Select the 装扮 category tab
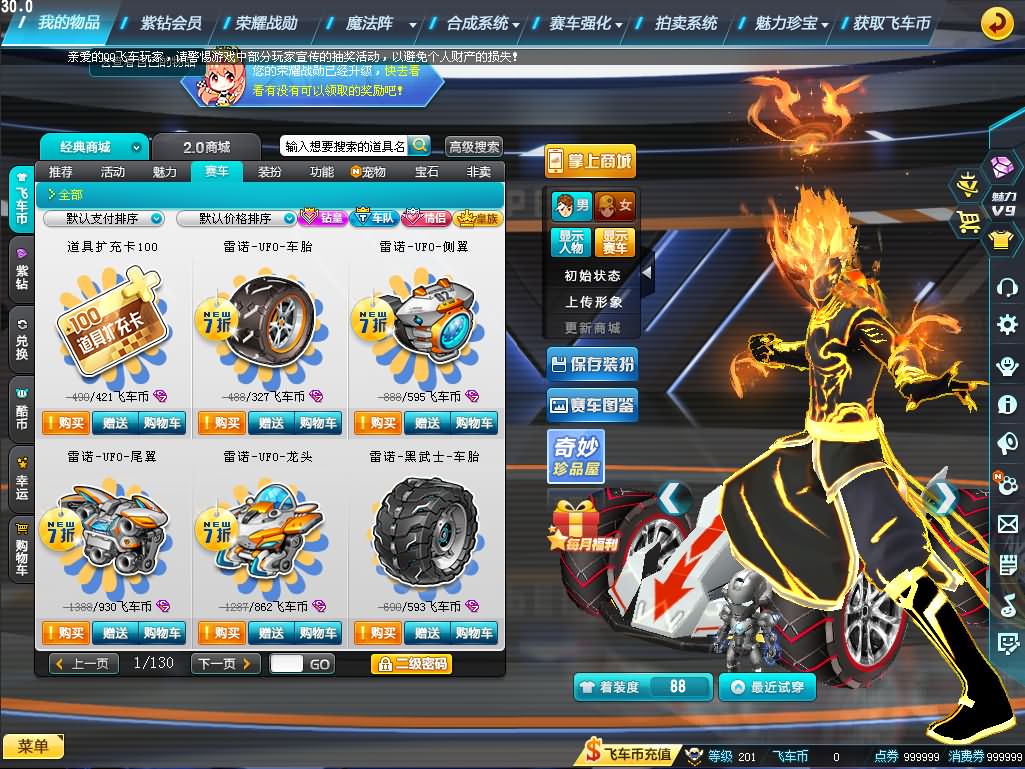This screenshot has height=769, width=1025. (x=269, y=172)
